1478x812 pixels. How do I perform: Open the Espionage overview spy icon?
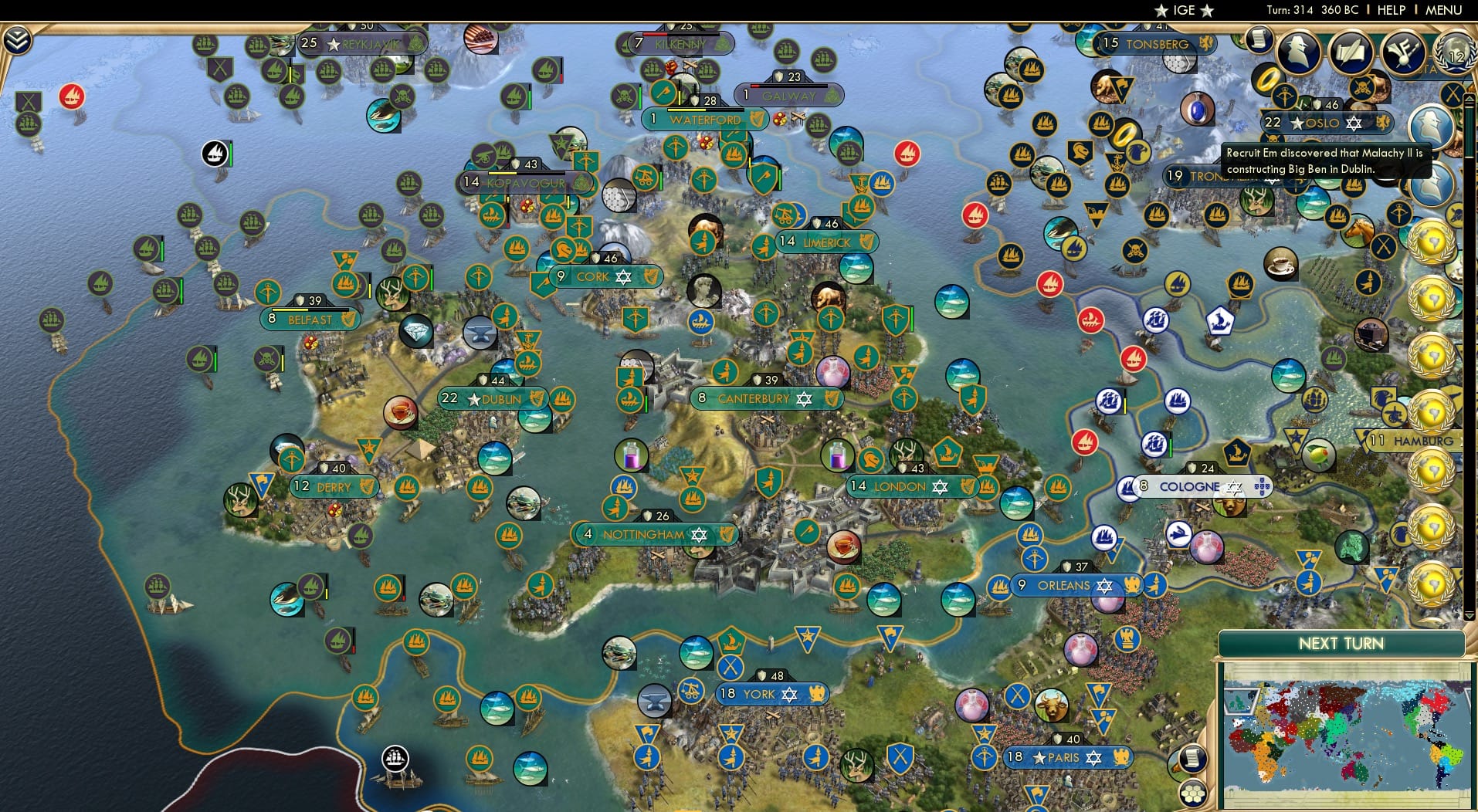pyautogui.click(x=1299, y=51)
